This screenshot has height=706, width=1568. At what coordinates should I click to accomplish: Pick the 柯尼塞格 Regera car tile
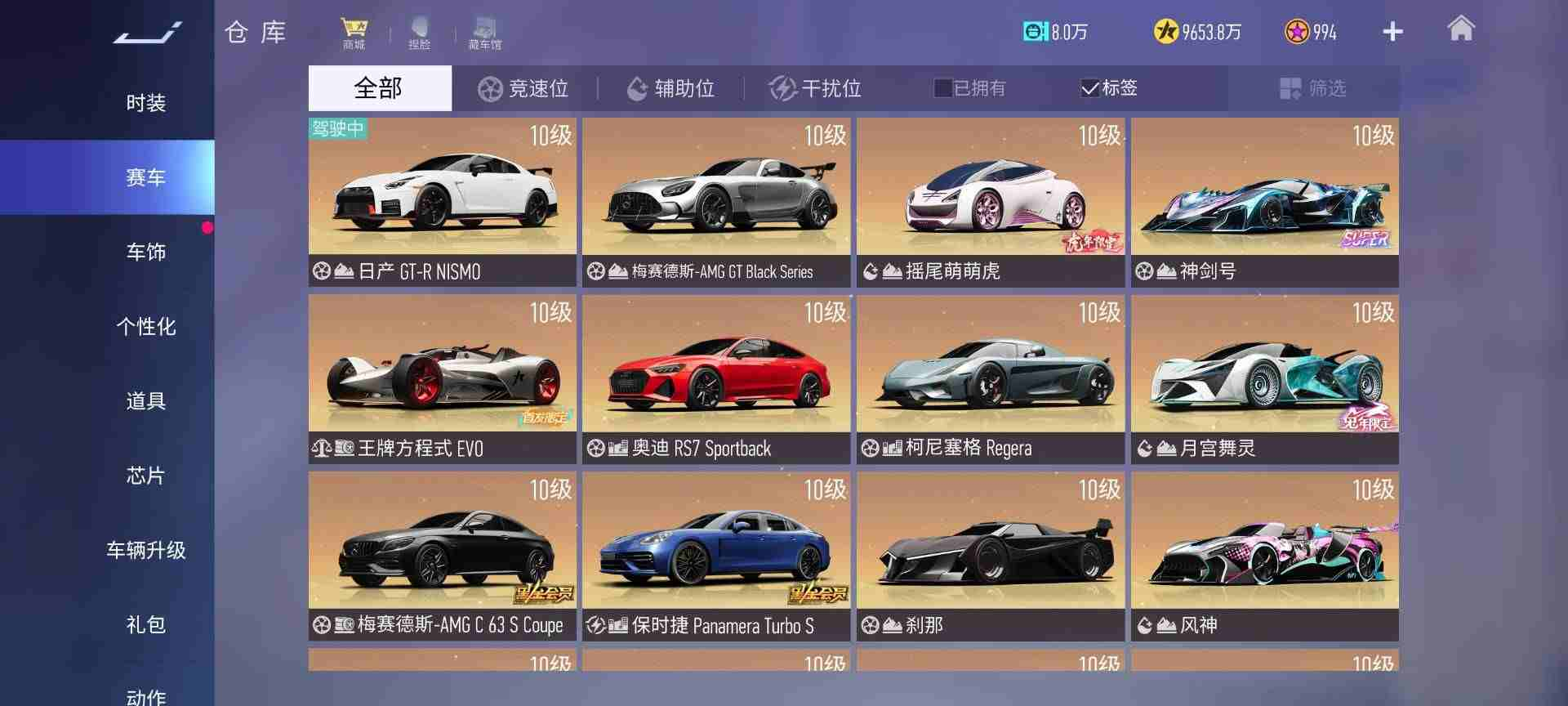pyautogui.click(x=990, y=378)
